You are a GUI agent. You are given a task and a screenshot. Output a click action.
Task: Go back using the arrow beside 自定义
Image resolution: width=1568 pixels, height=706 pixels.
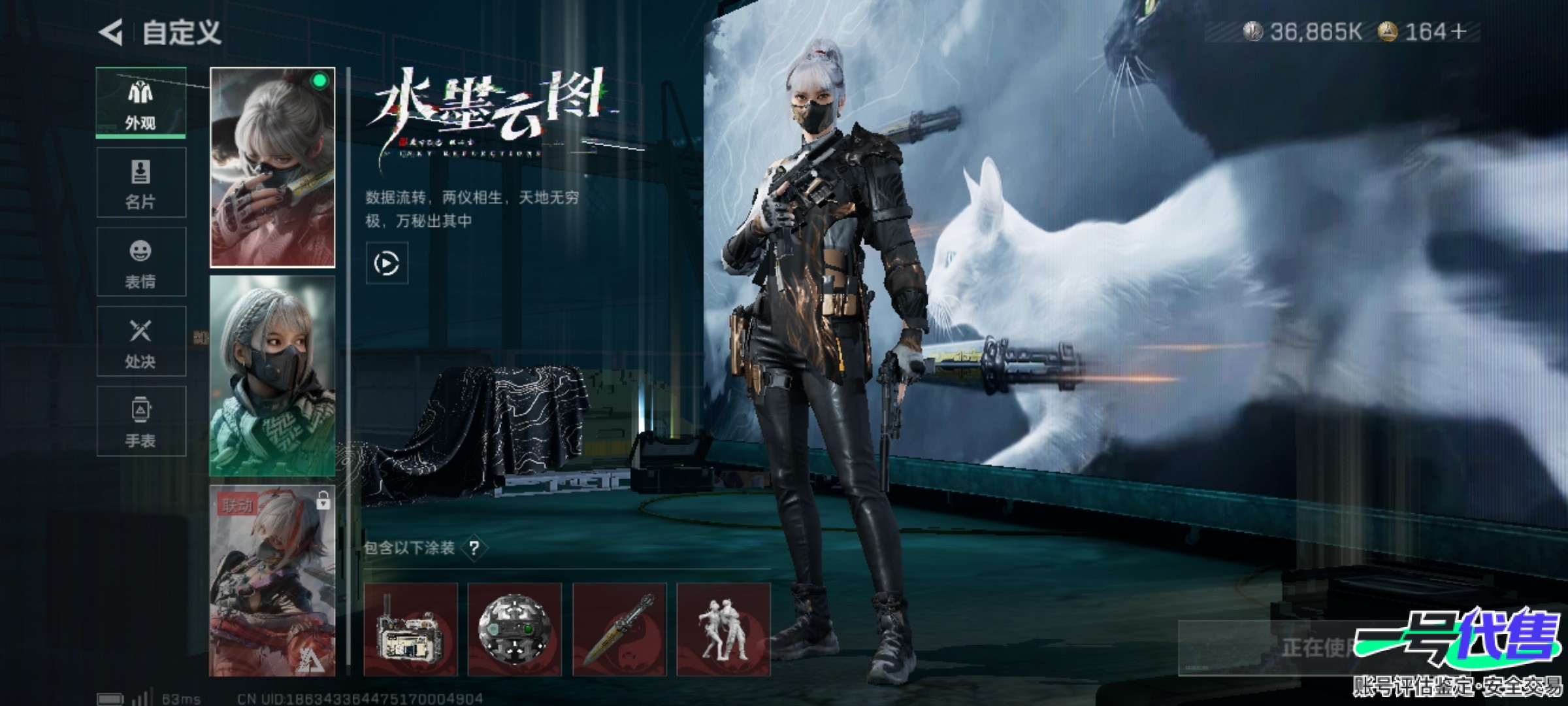click(111, 32)
